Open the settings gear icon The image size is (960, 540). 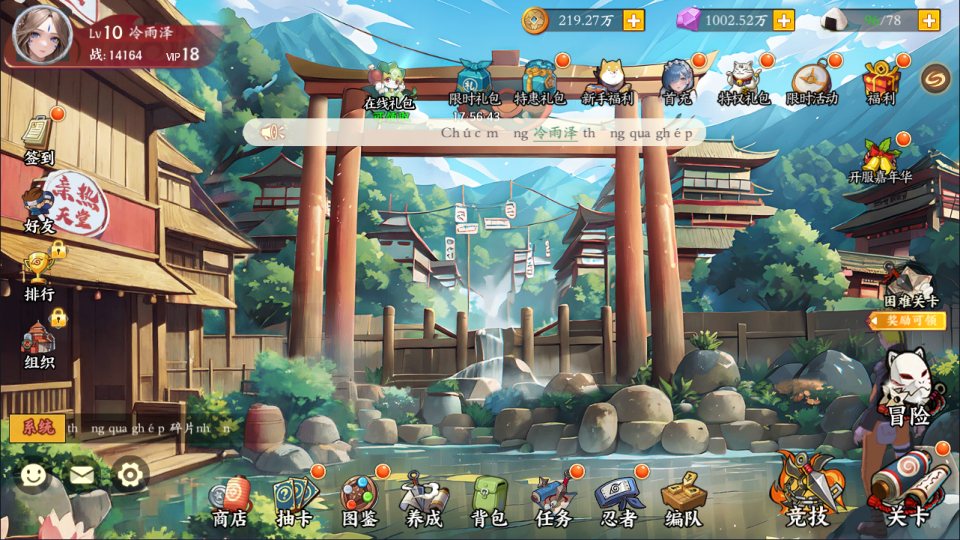point(131,474)
